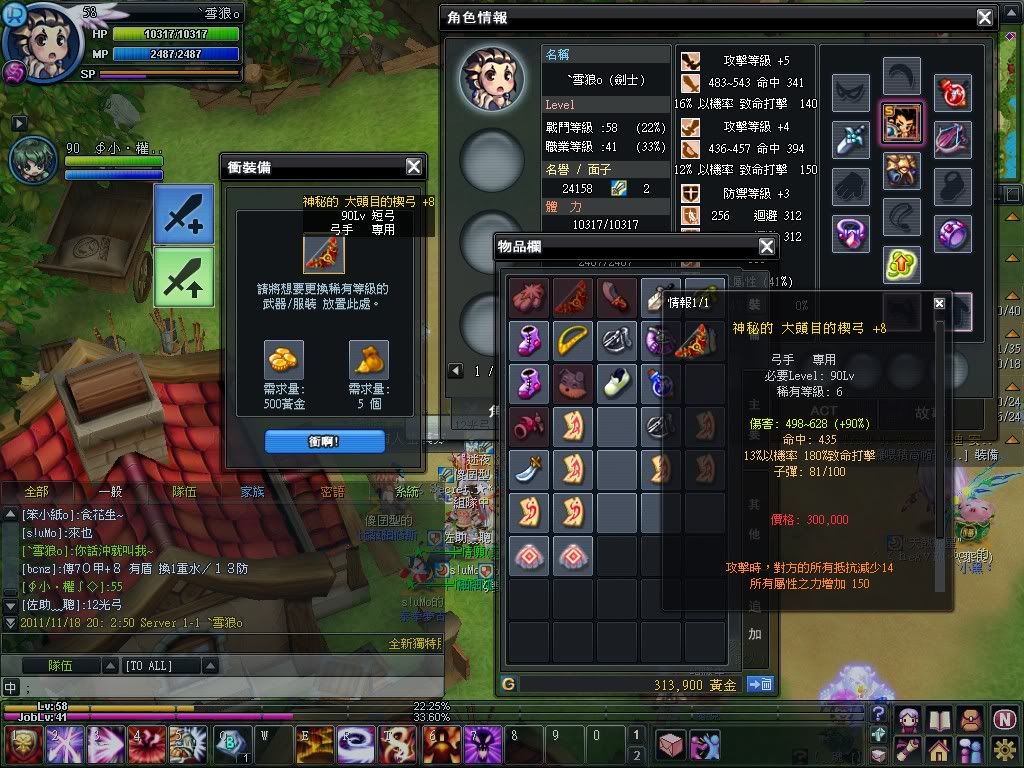Image resolution: width=1024 pixels, height=768 pixels.
Task: Switch chat to the 家族 tab
Action: [x=252, y=492]
